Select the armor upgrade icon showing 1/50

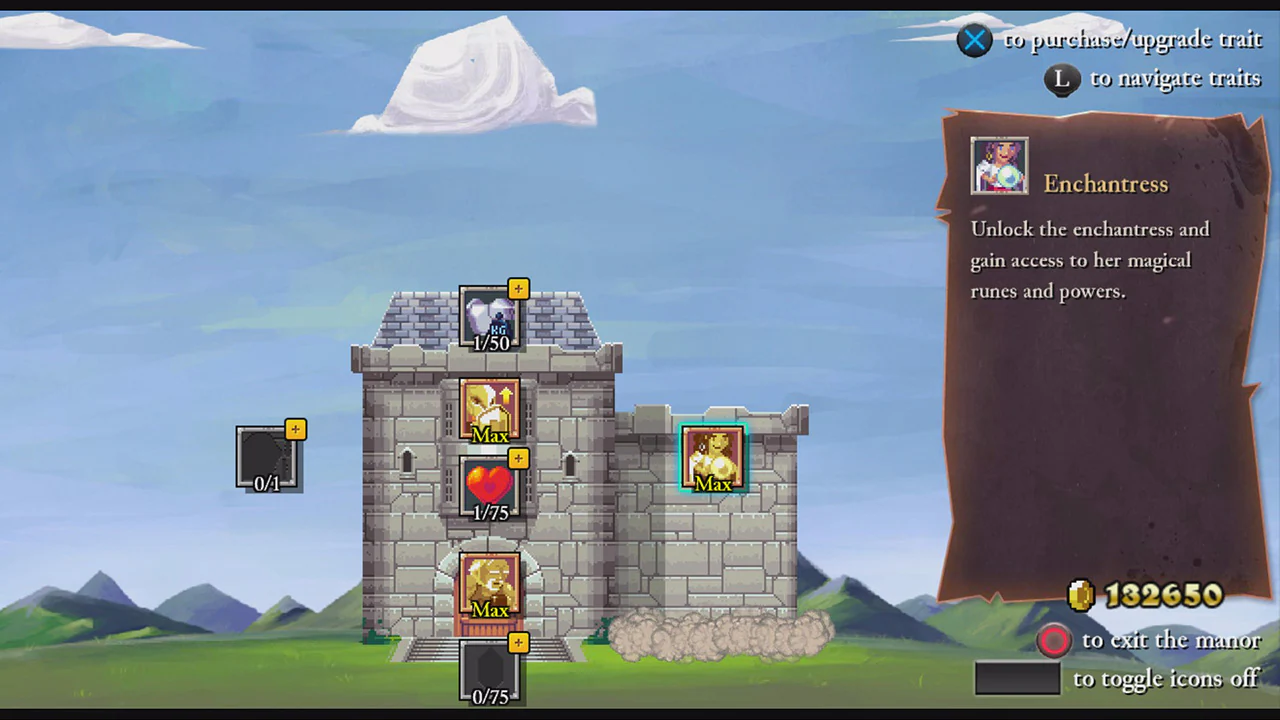coord(490,318)
